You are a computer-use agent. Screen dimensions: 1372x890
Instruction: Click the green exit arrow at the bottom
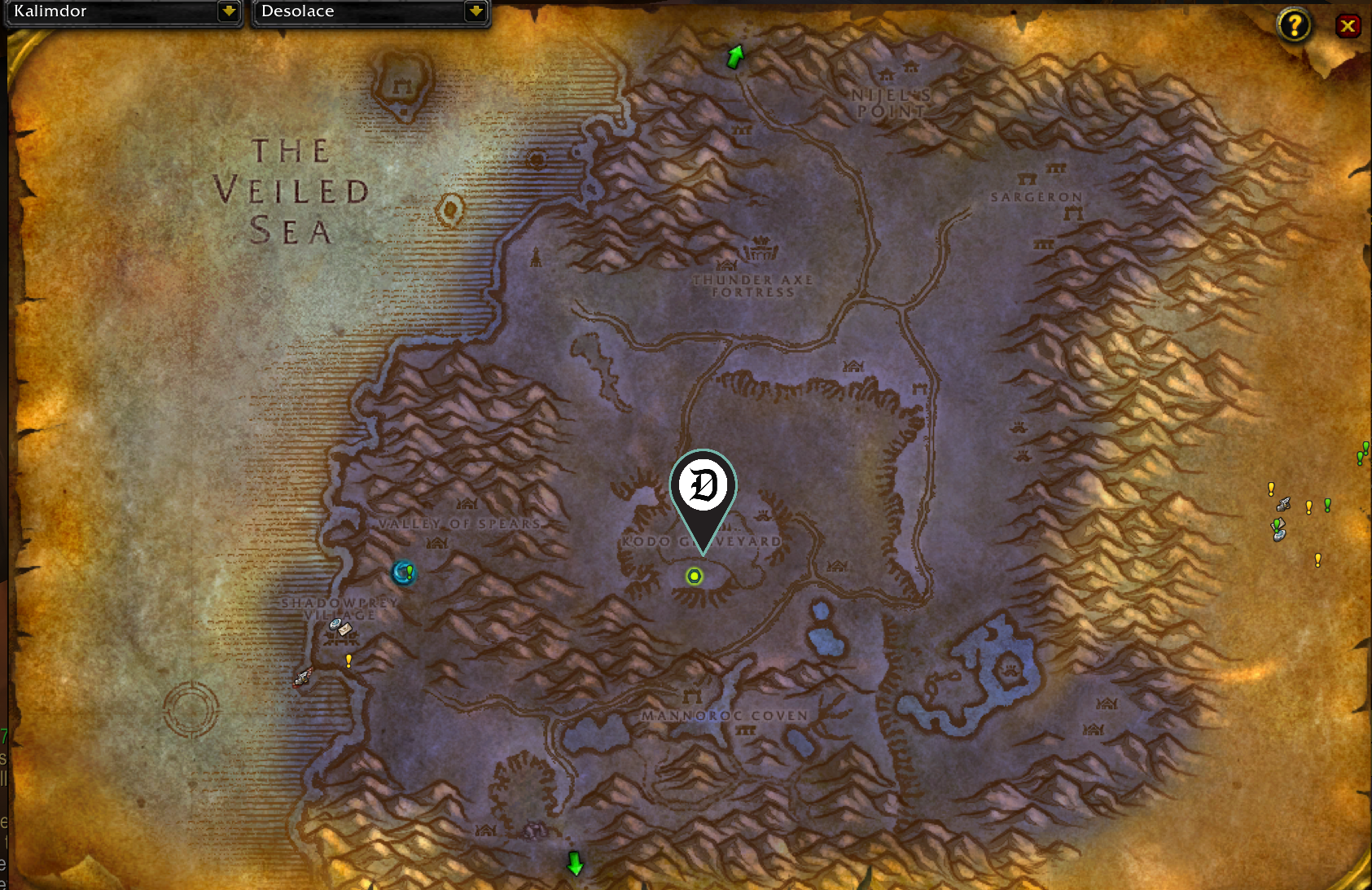(x=574, y=865)
